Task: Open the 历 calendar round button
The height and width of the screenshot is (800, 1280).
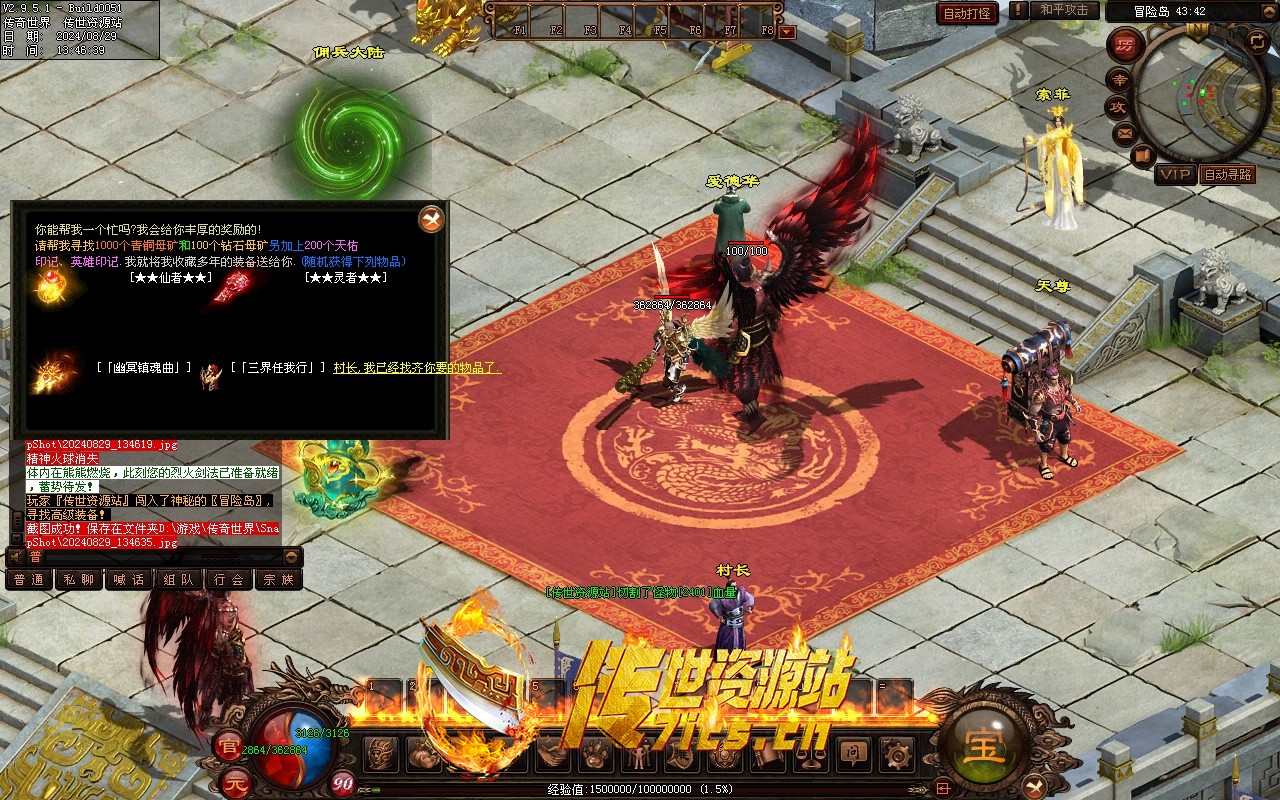Action: coord(1126,46)
